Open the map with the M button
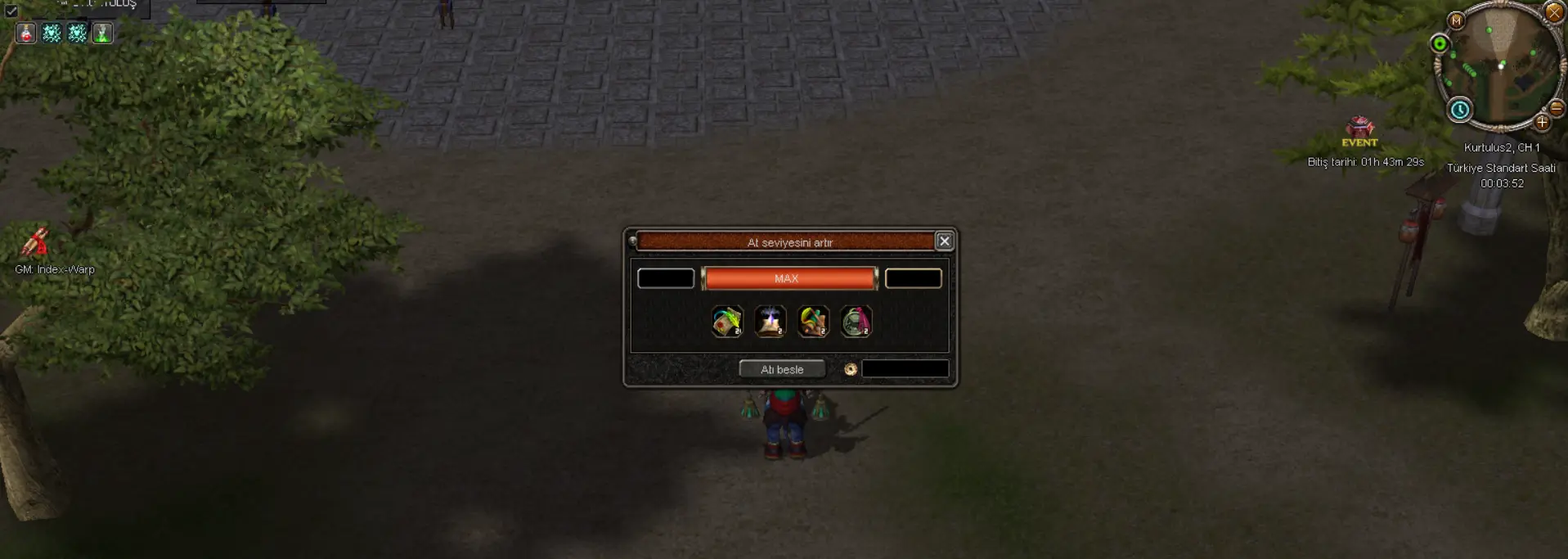The image size is (1568, 559). tap(1456, 20)
